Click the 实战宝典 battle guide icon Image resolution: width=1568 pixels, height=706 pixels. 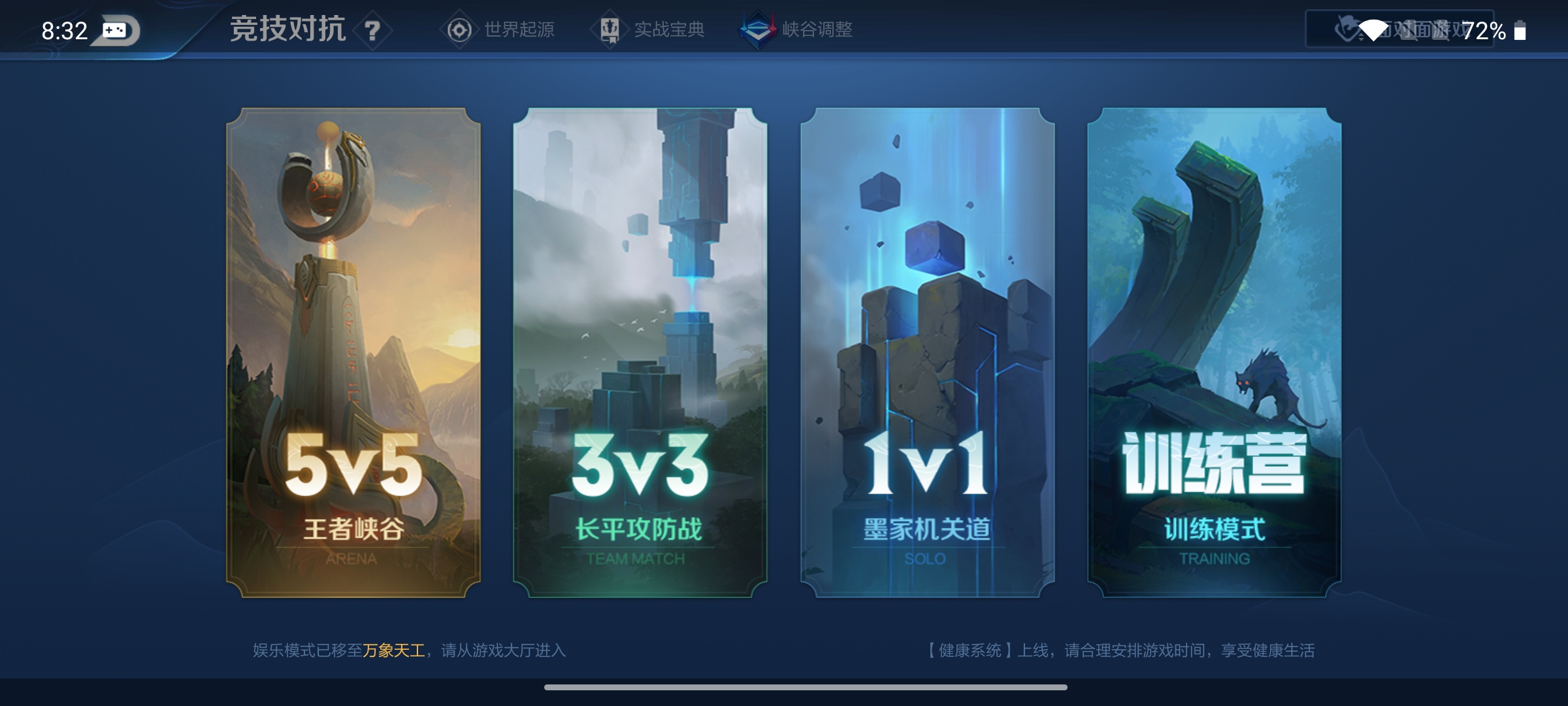click(x=610, y=29)
